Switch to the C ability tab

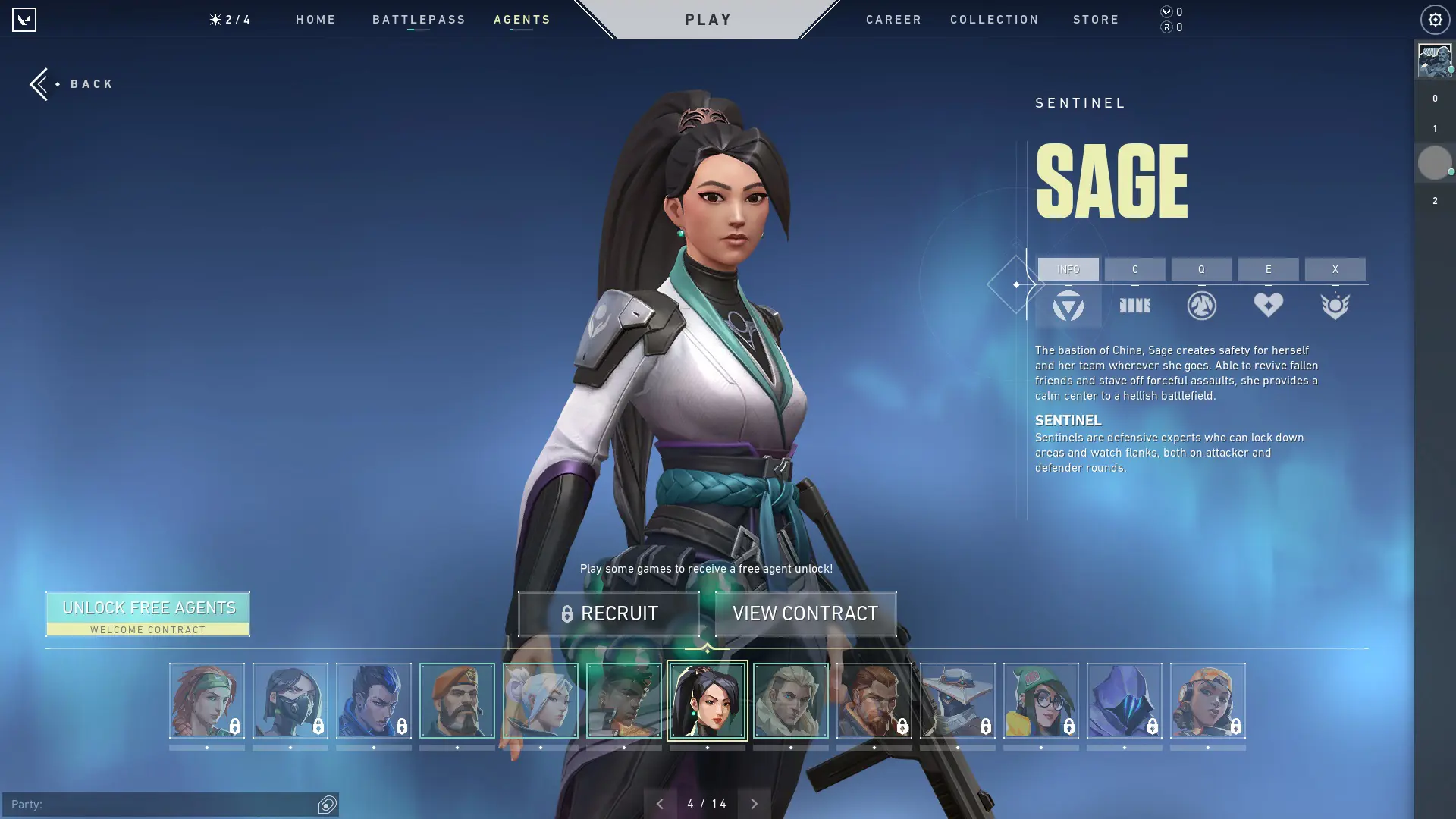1135,269
